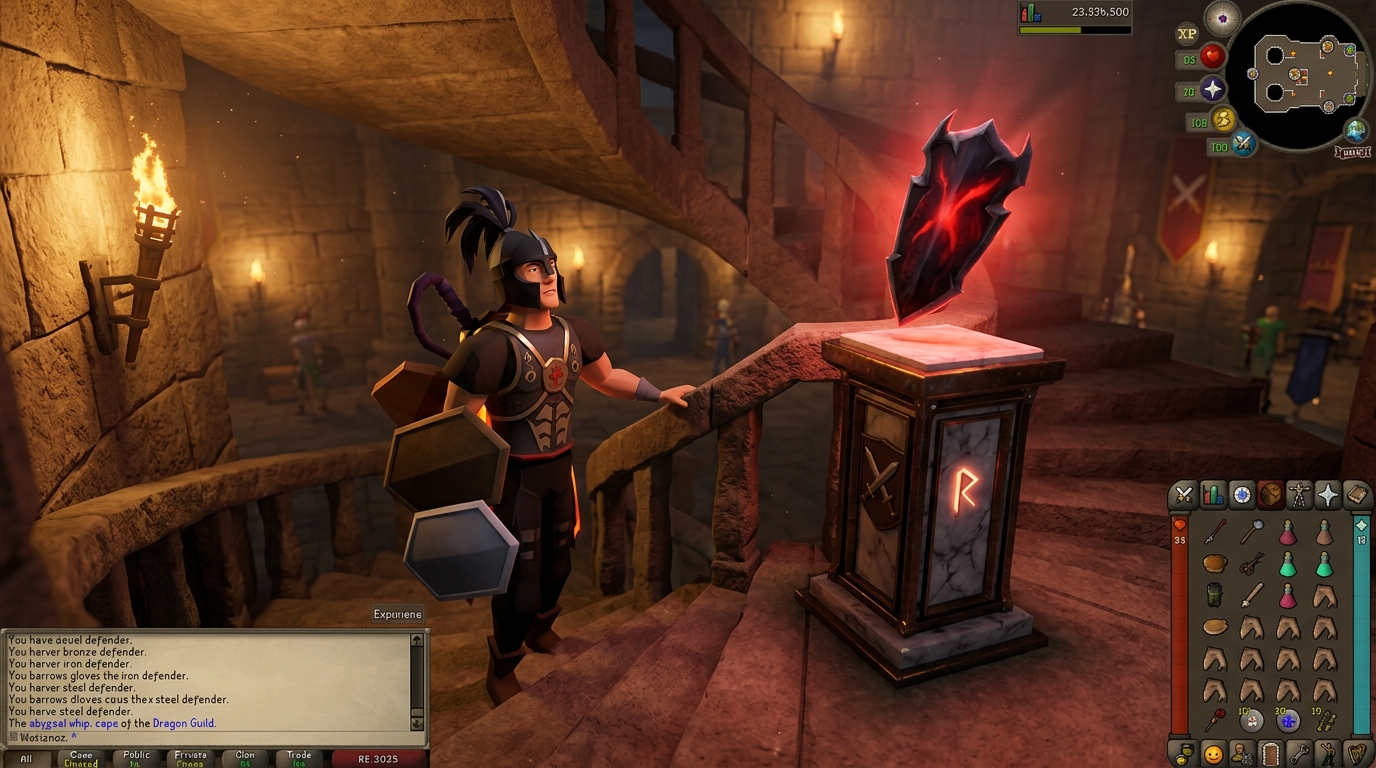Click the red RE.3025 button
The width and height of the screenshot is (1376, 768).
tap(378, 759)
